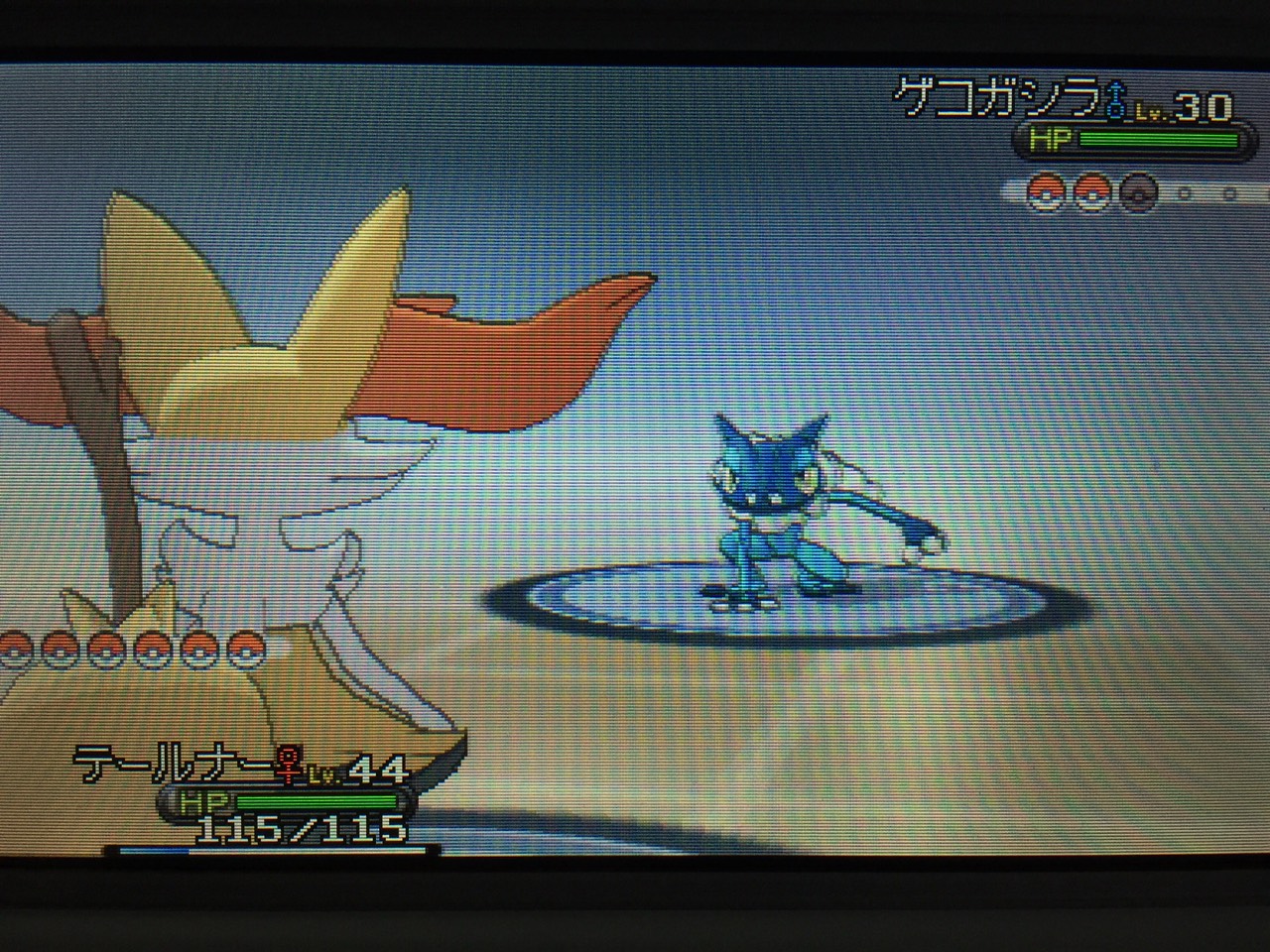Click the opponent's second Poké Ball icon
Screen dimensions: 1270x952
pos(1091,192)
